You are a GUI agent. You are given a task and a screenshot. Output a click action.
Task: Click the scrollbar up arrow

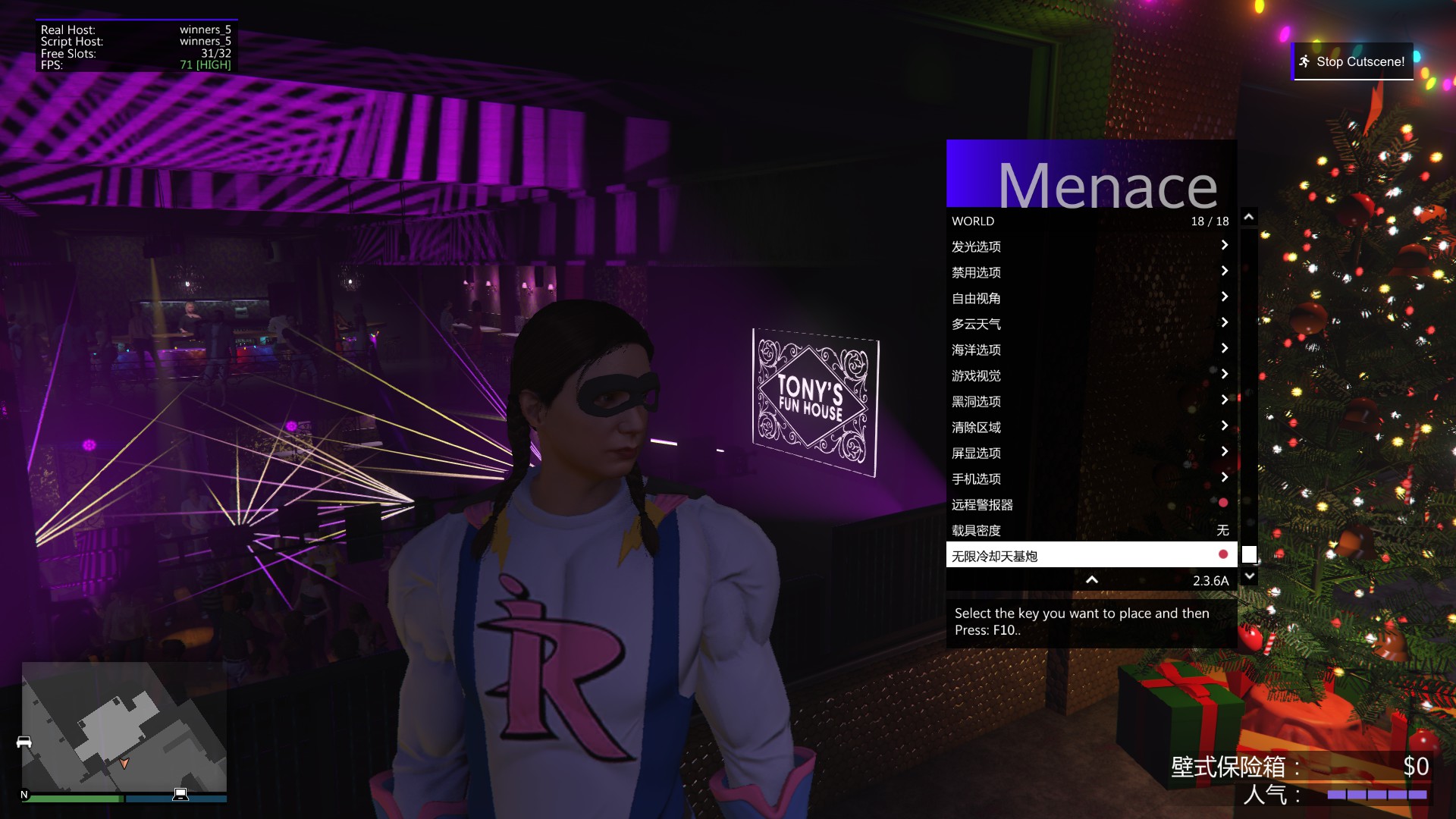1249,218
